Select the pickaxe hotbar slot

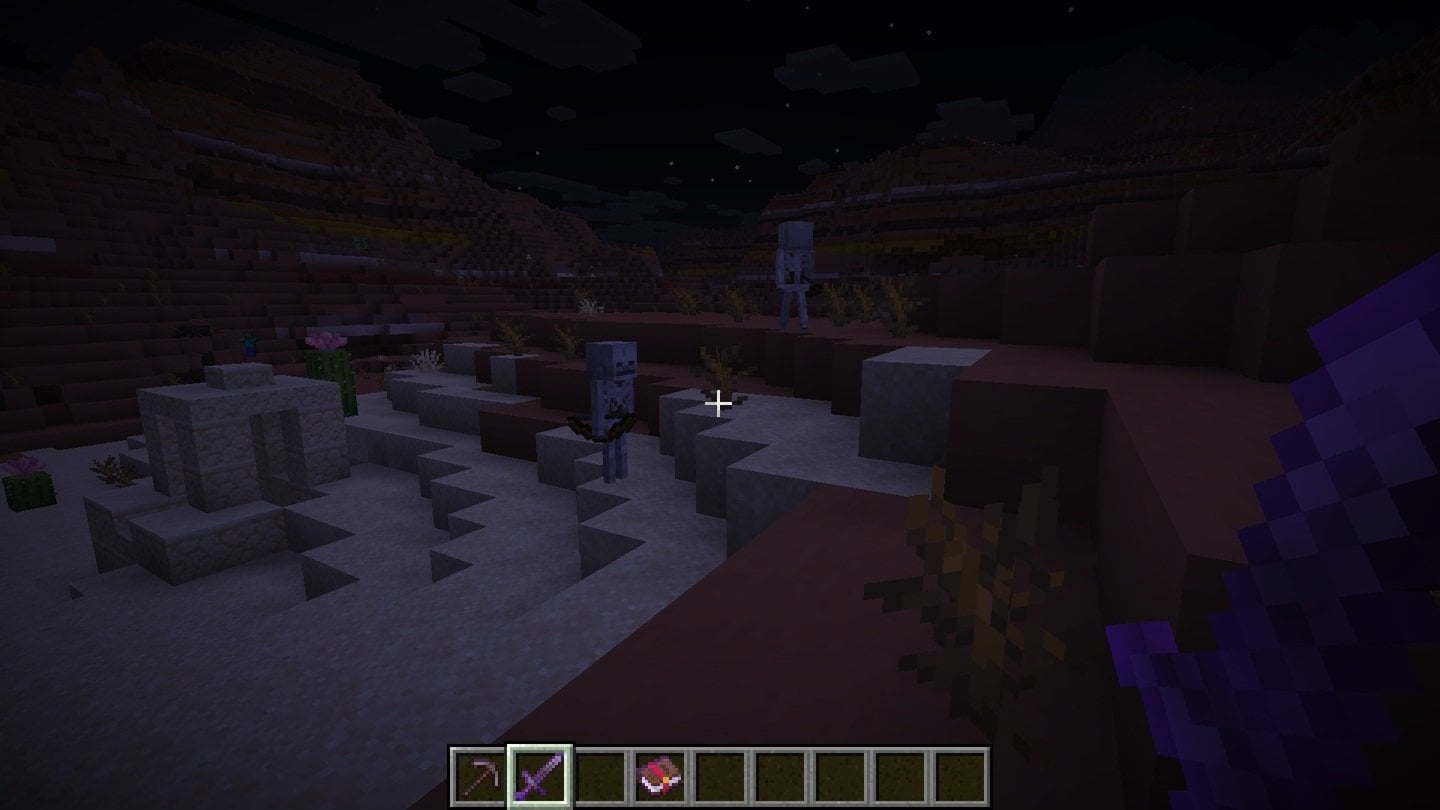pyautogui.click(x=479, y=776)
